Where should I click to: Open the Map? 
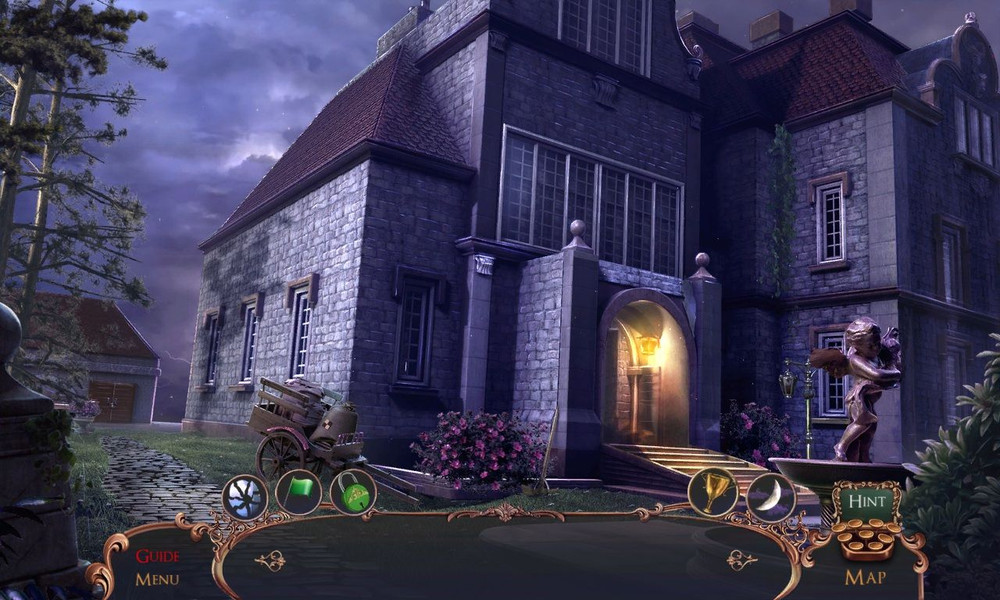pyautogui.click(x=866, y=577)
